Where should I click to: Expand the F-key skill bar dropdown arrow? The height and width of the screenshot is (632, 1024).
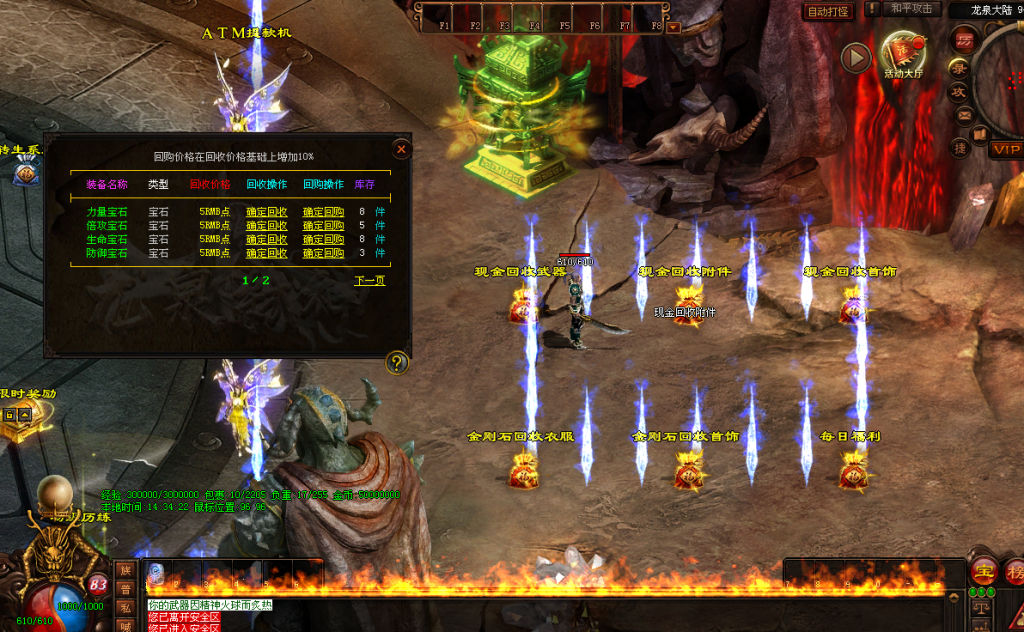[673, 27]
